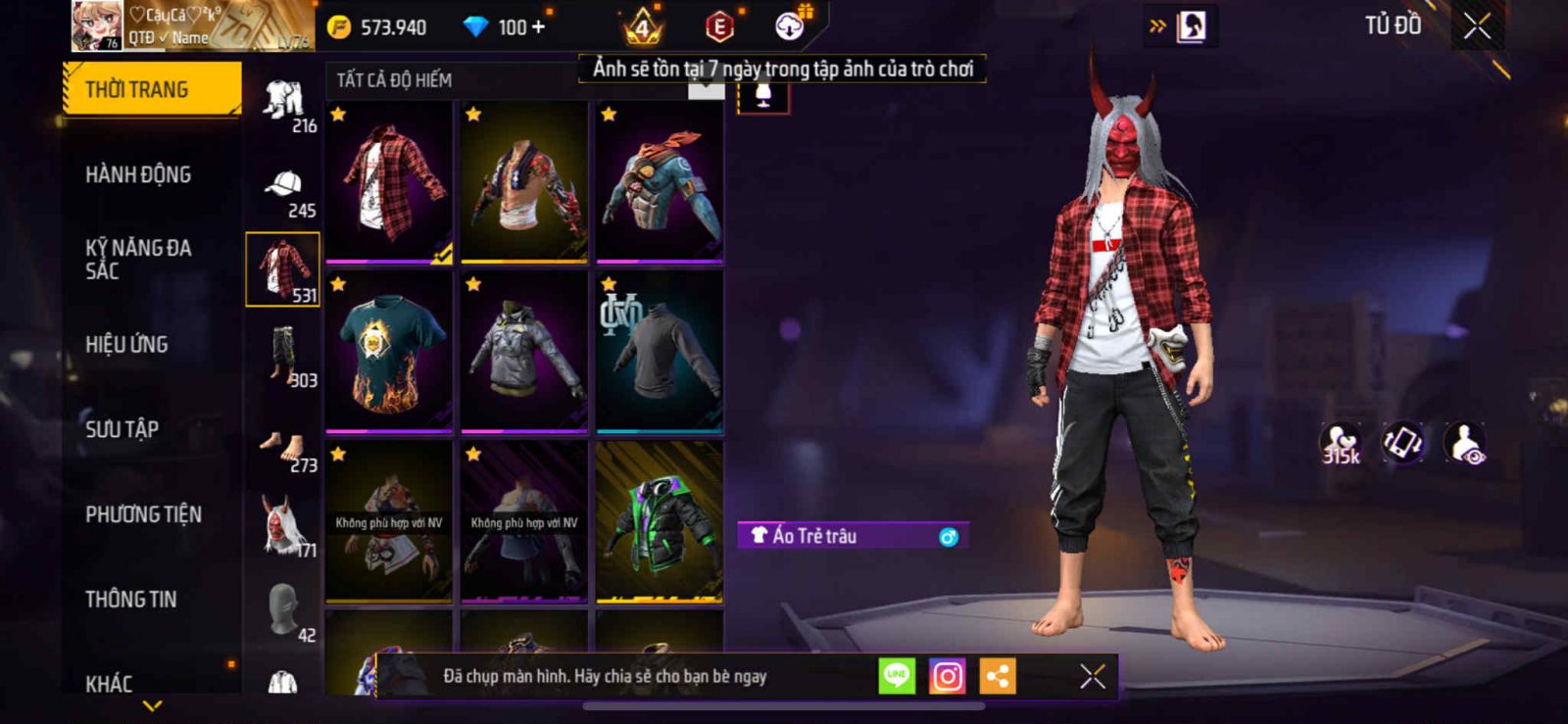Go to the Hiệu Ứng section
Image resolution: width=1568 pixels, height=724 pixels.
point(126,344)
